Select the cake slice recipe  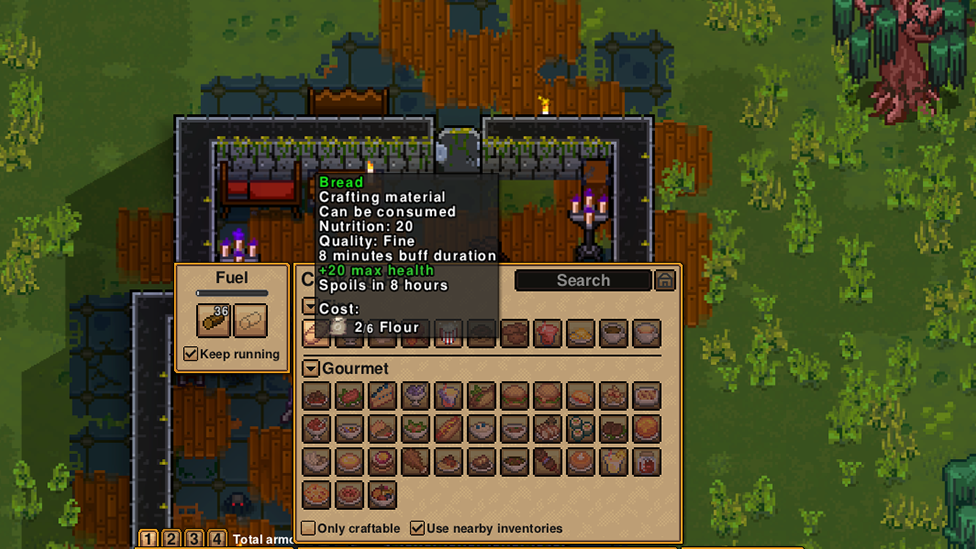click(382, 396)
